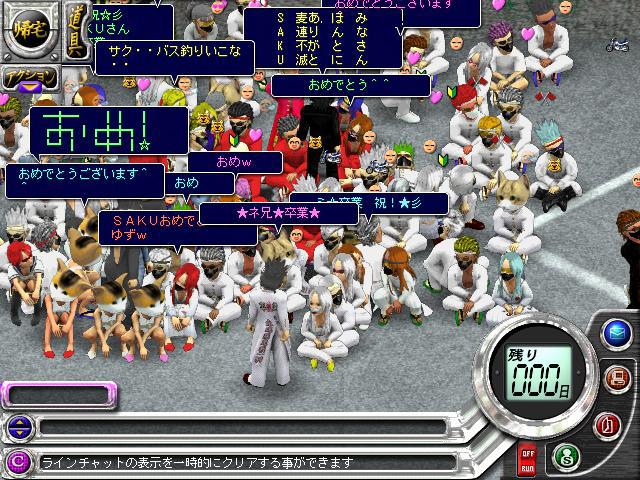Open the blue mail envelope icon

point(614,332)
